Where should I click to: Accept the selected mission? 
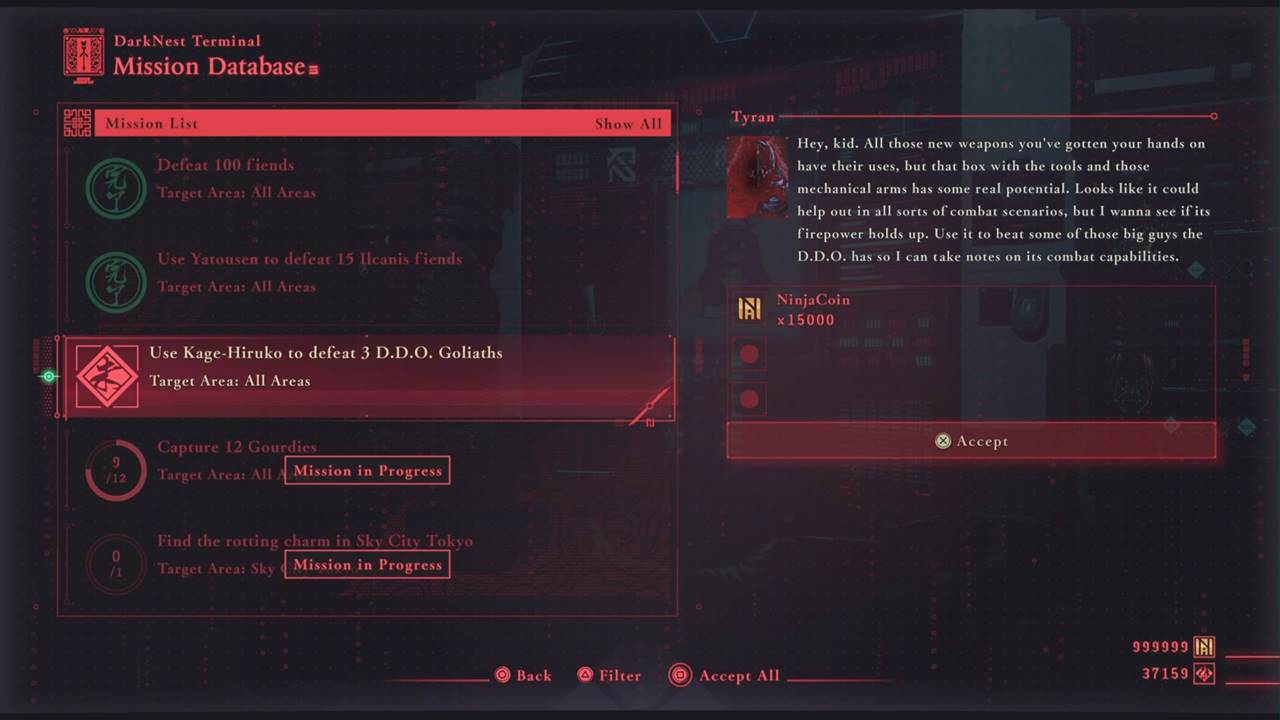[970, 441]
